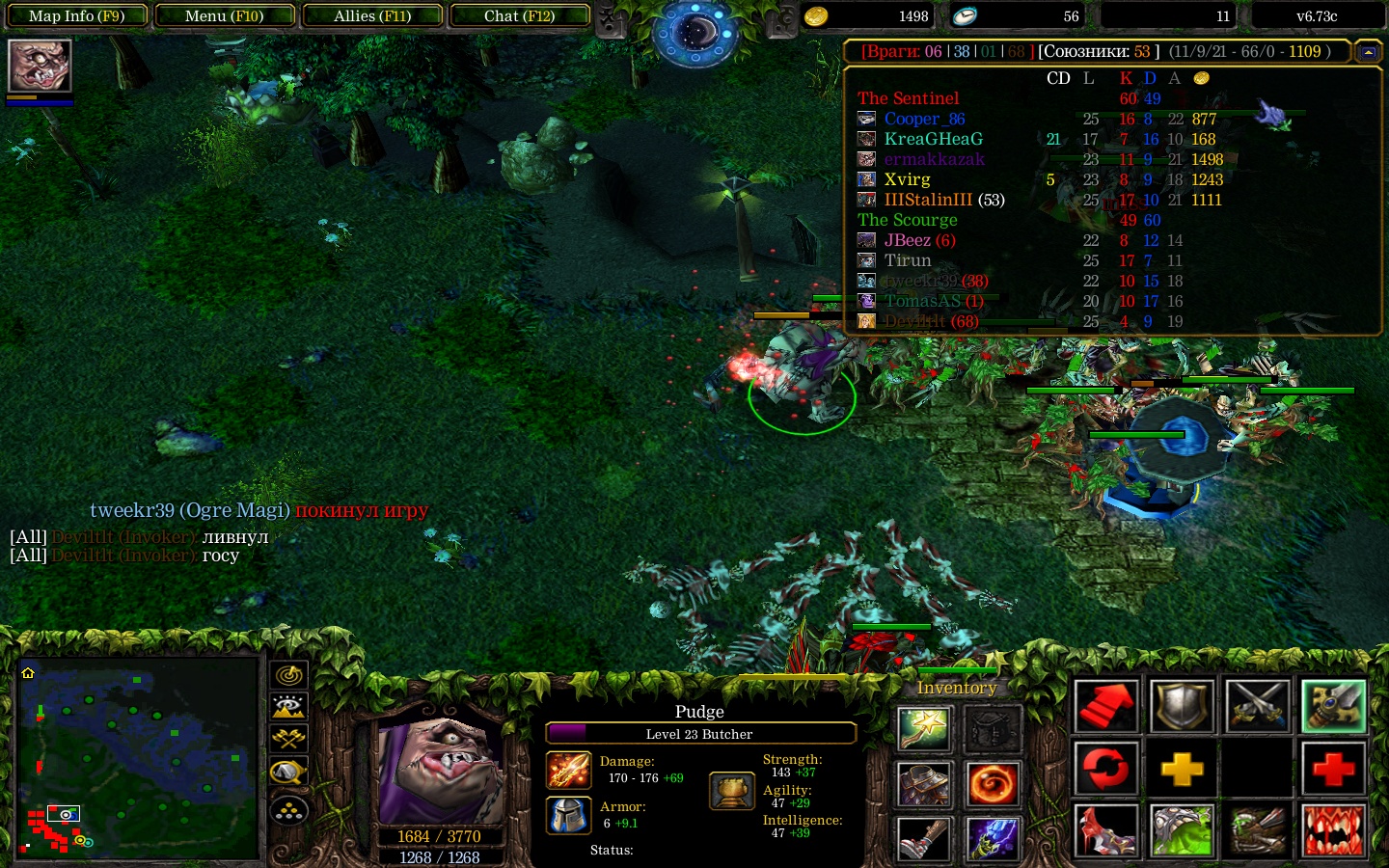Viewport: 1389px width, 868px height.
Task: Open the Chat (F12) log
Action: pos(519,16)
